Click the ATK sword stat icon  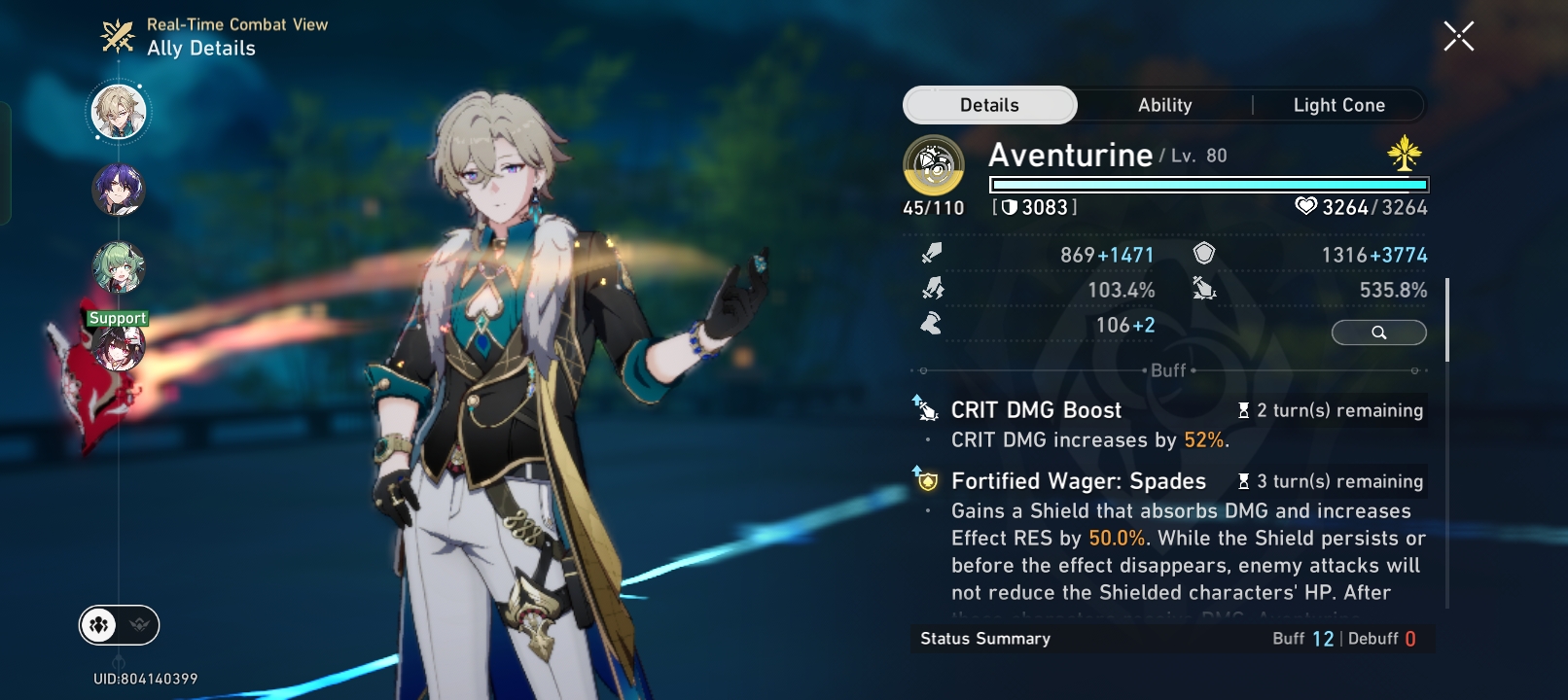tap(930, 254)
